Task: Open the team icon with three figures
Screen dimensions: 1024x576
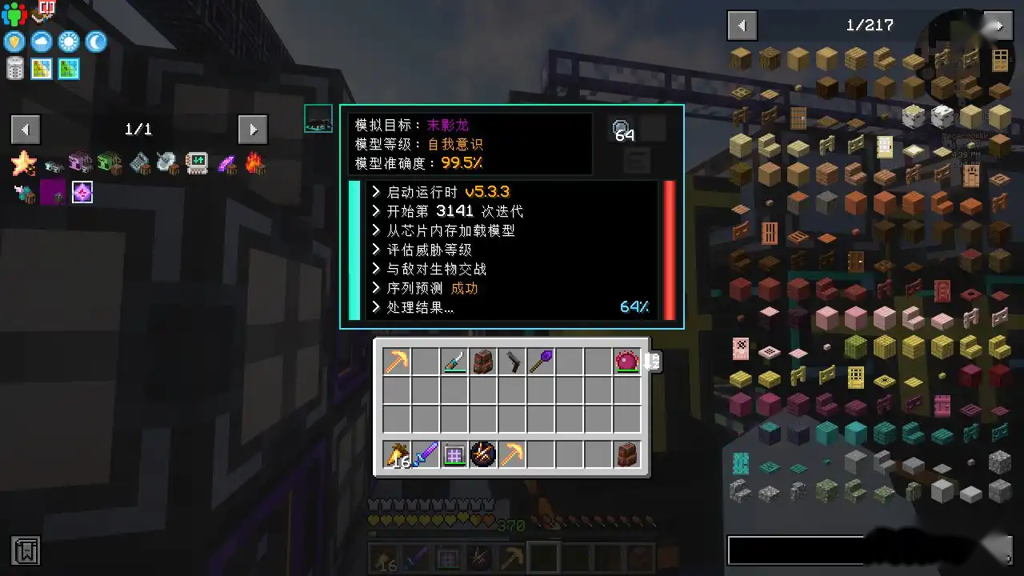Action: 14,14
